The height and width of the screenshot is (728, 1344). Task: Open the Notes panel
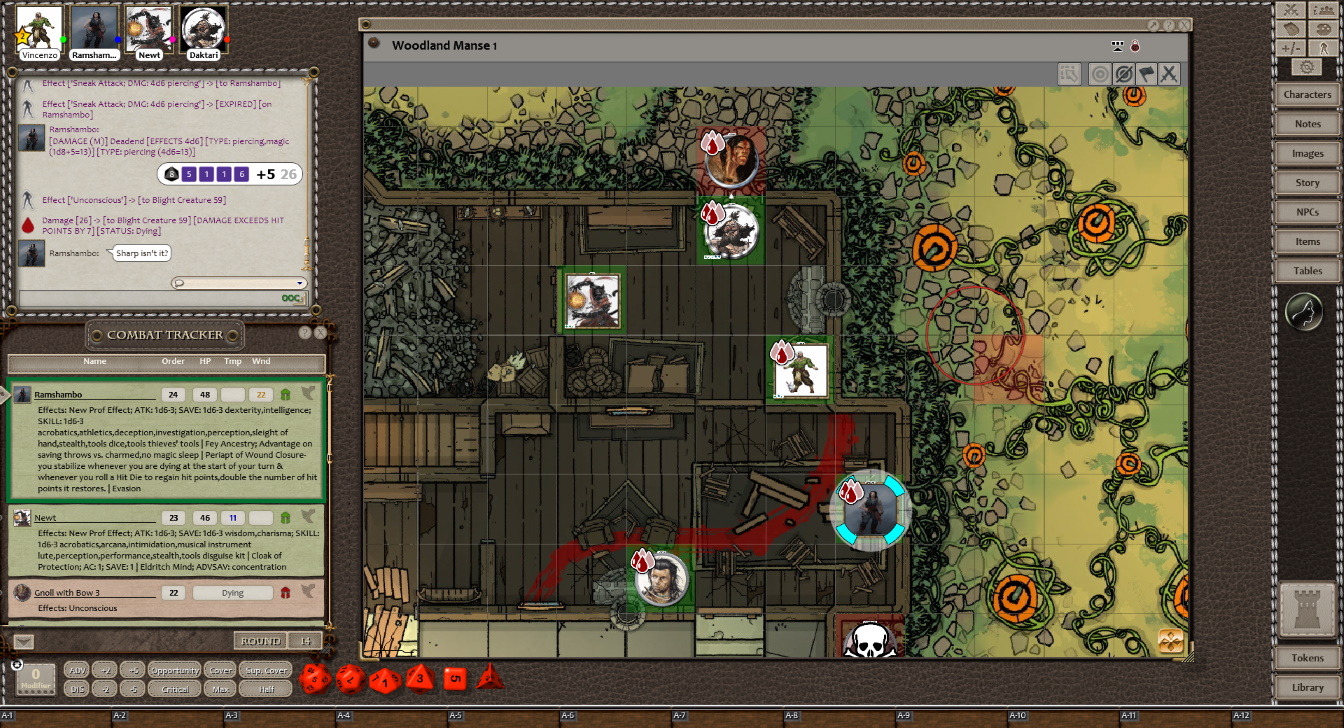coord(1307,124)
